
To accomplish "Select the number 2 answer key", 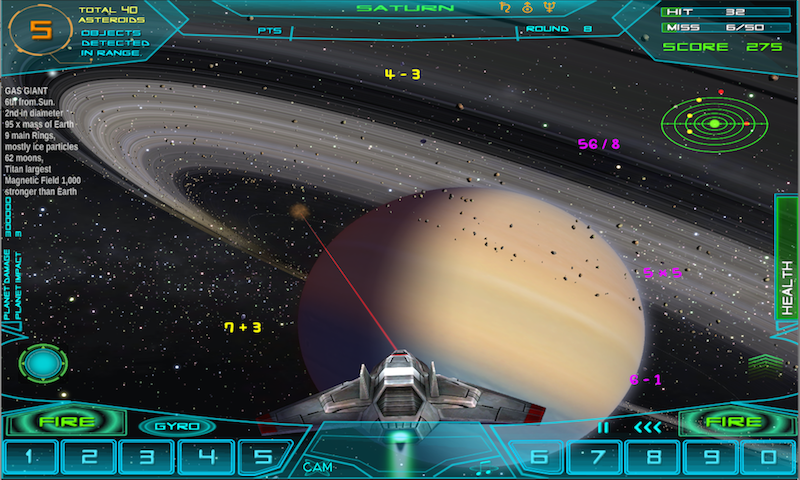I will 89,458.
